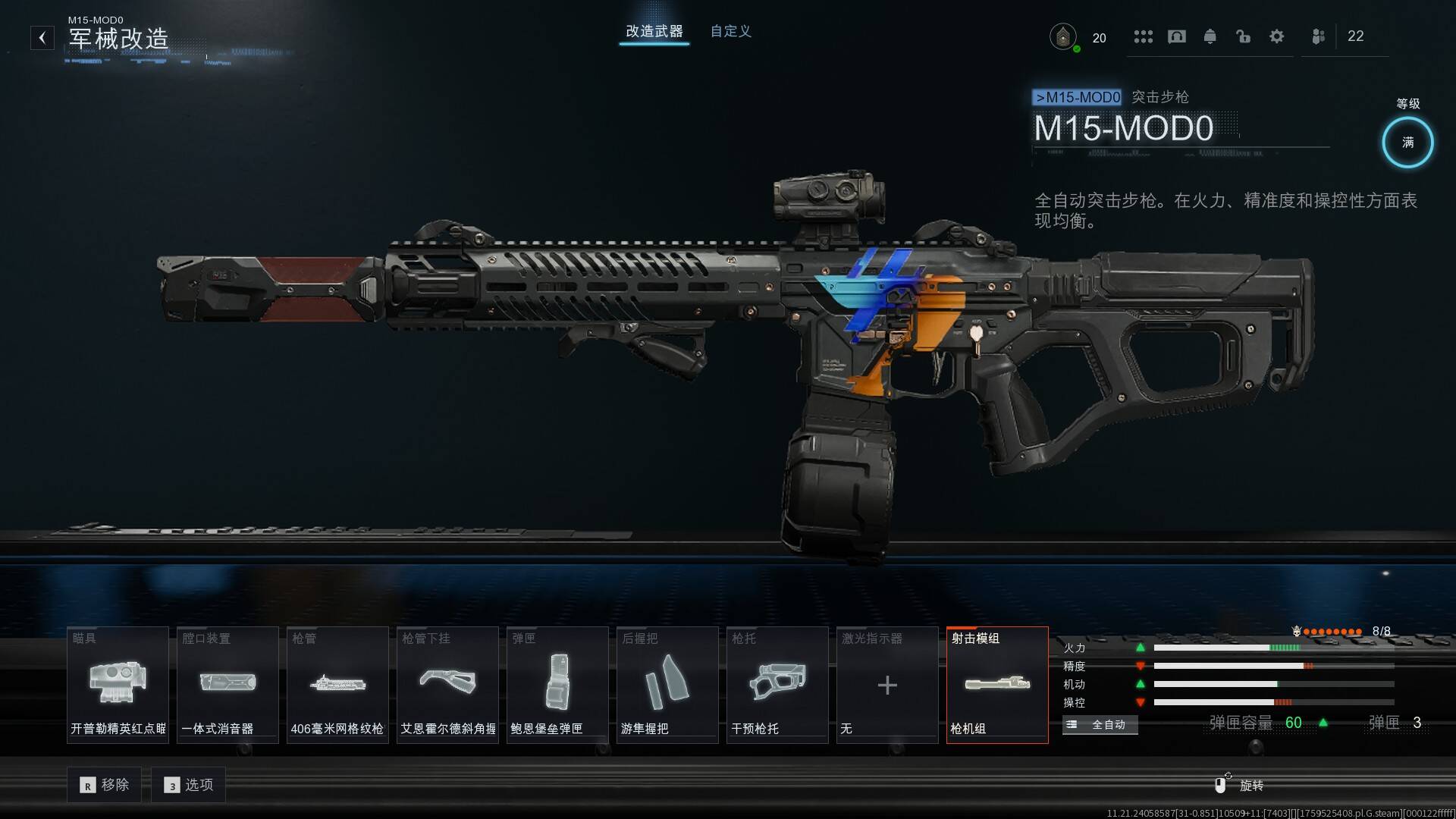Open the 枪管 barrel slot
This screenshot has width=1456, height=819.
pos(337,685)
